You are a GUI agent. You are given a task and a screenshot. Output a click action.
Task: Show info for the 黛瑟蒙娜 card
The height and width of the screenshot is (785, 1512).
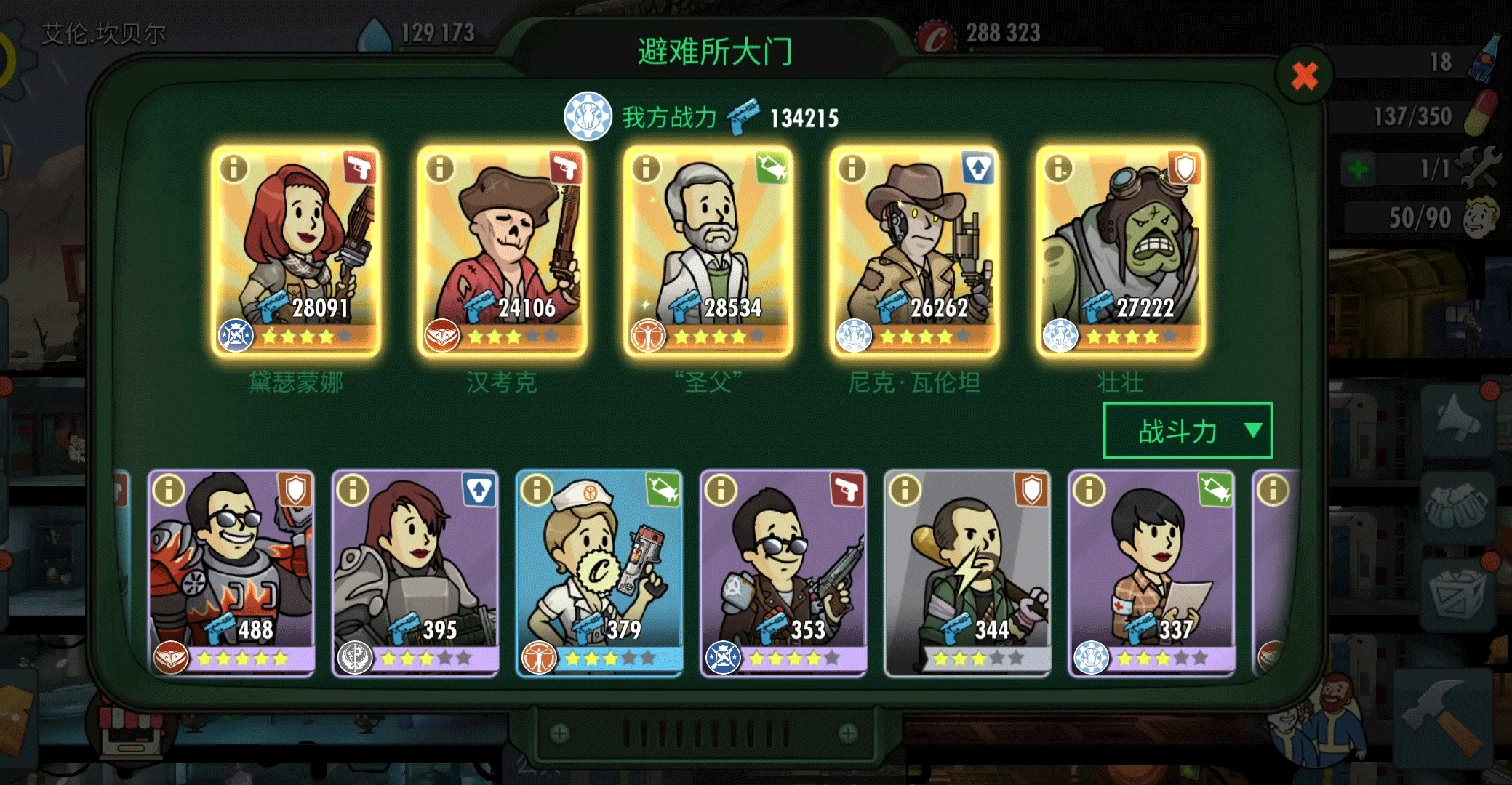(x=234, y=169)
